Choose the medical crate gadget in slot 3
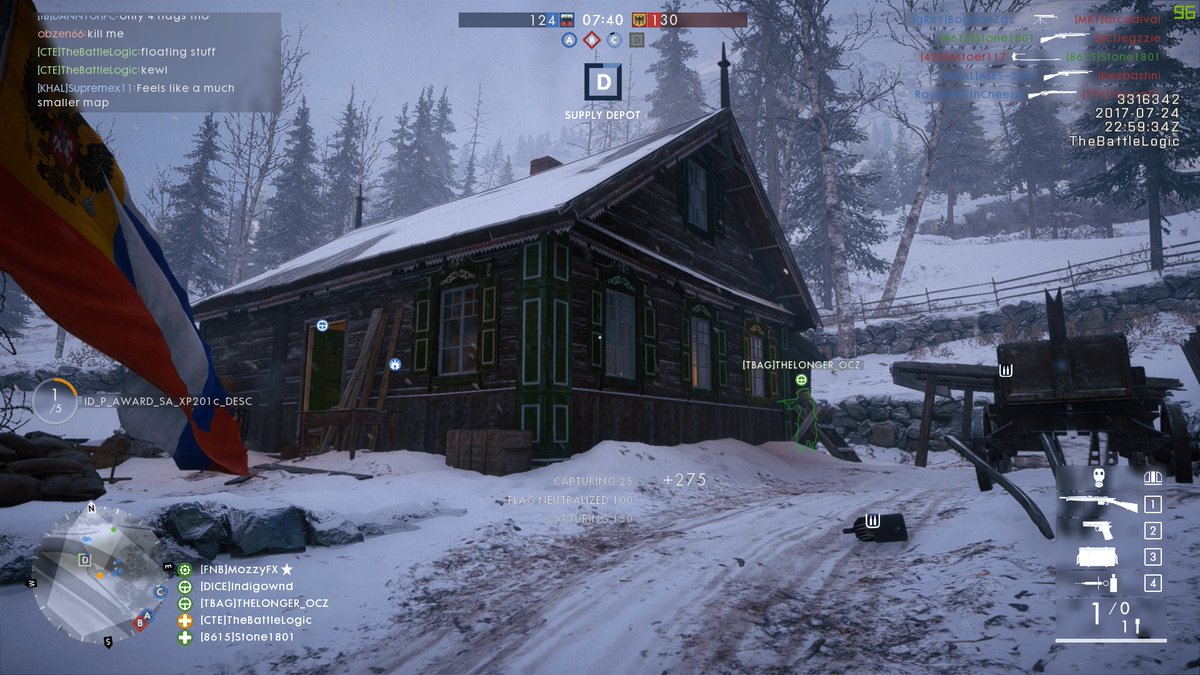This screenshot has height=675, width=1200. click(1098, 557)
